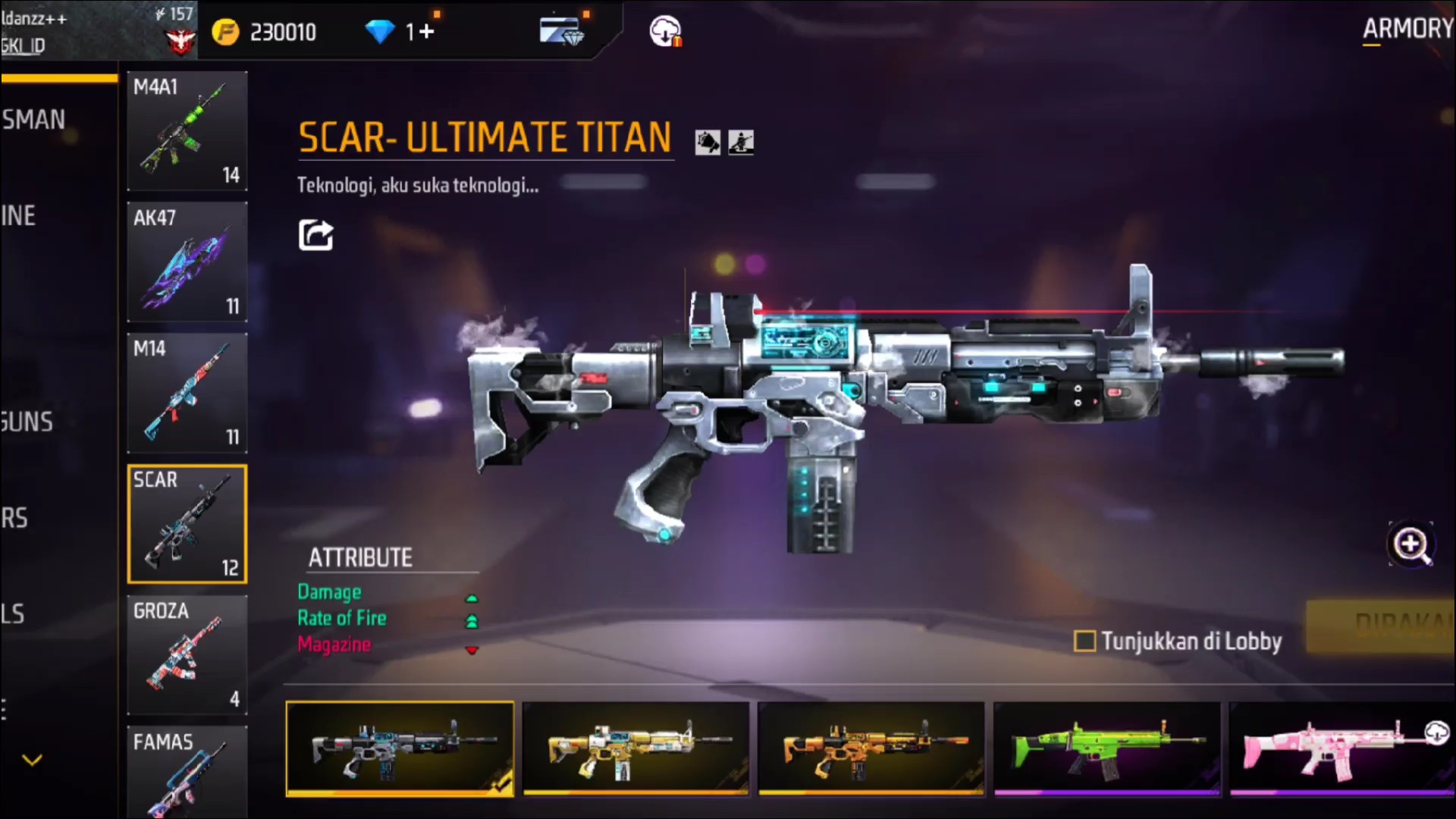Switch to the GROZA weapon category

pos(187,654)
